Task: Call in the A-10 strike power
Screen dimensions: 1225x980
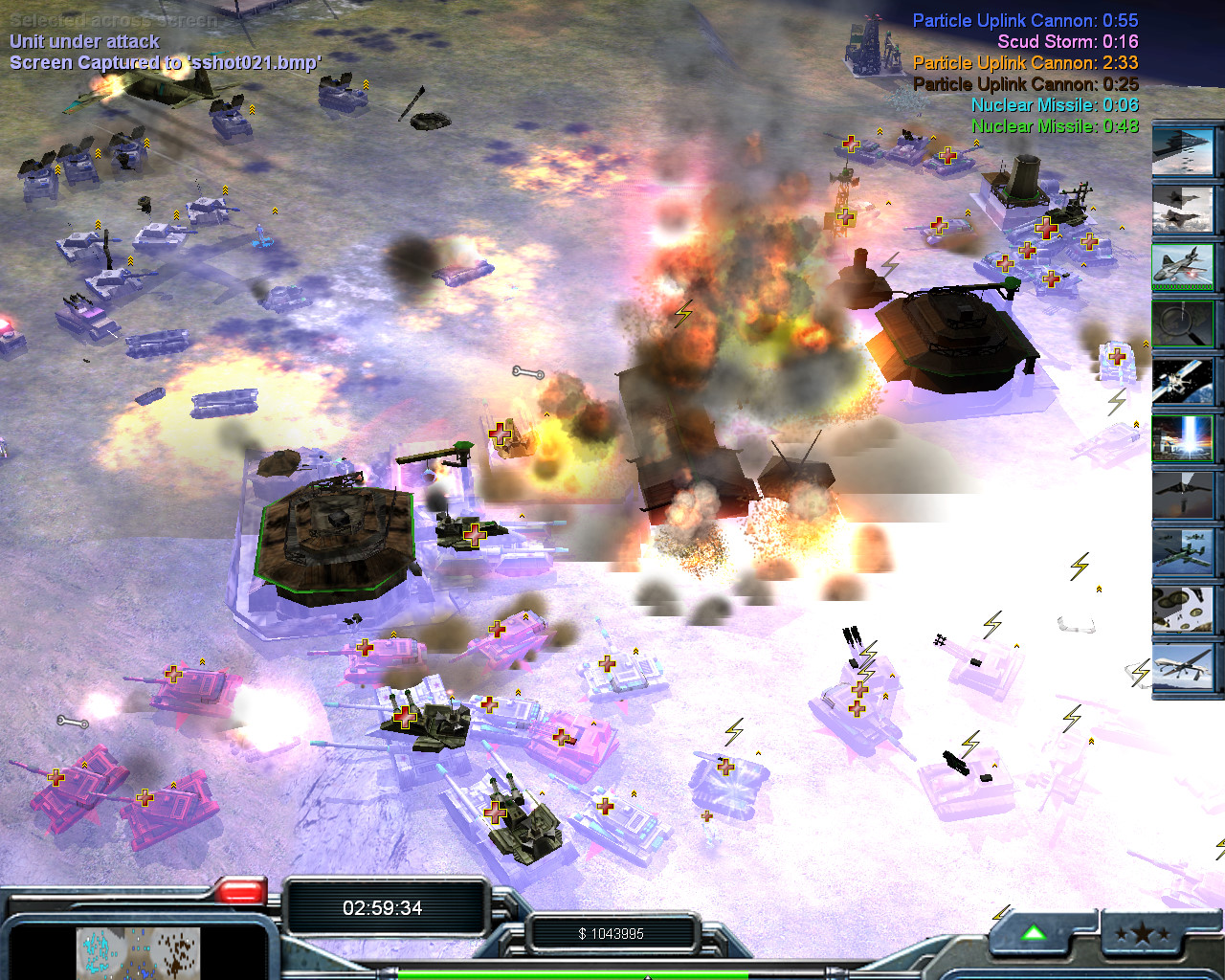Action: [x=1183, y=553]
